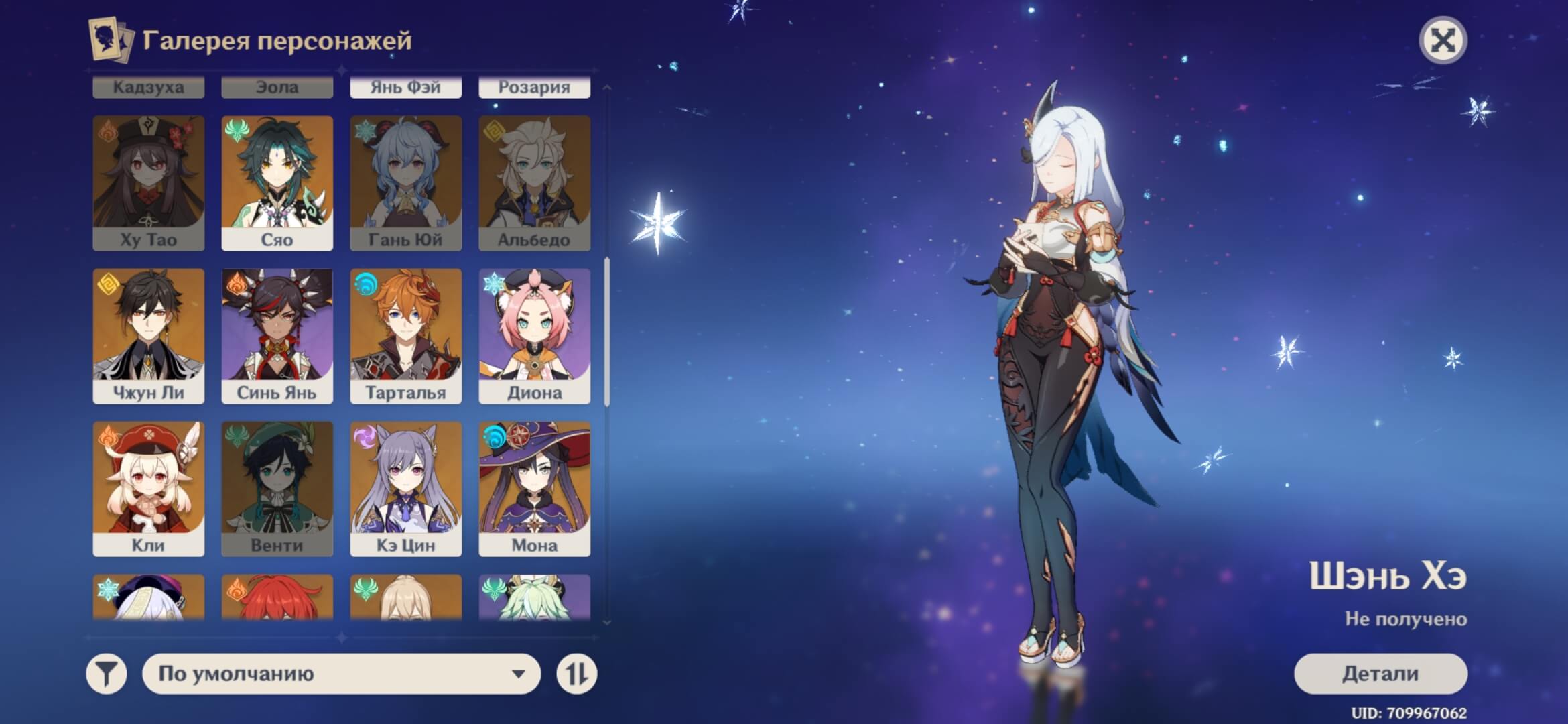1568x724 pixels.
Task: Select the Кадзуха card at the top
Action: point(148,88)
